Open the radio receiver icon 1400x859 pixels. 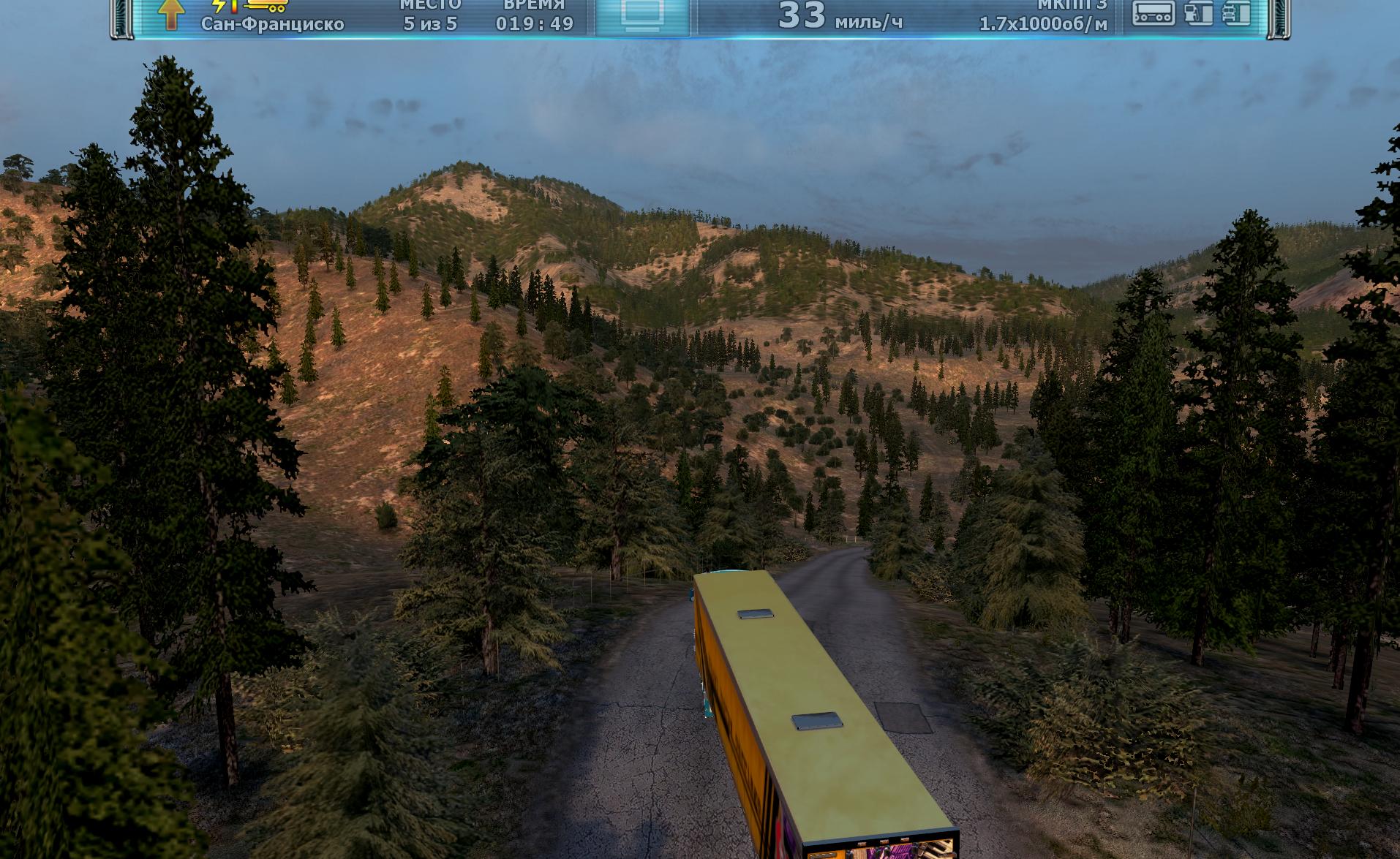pos(1154,12)
